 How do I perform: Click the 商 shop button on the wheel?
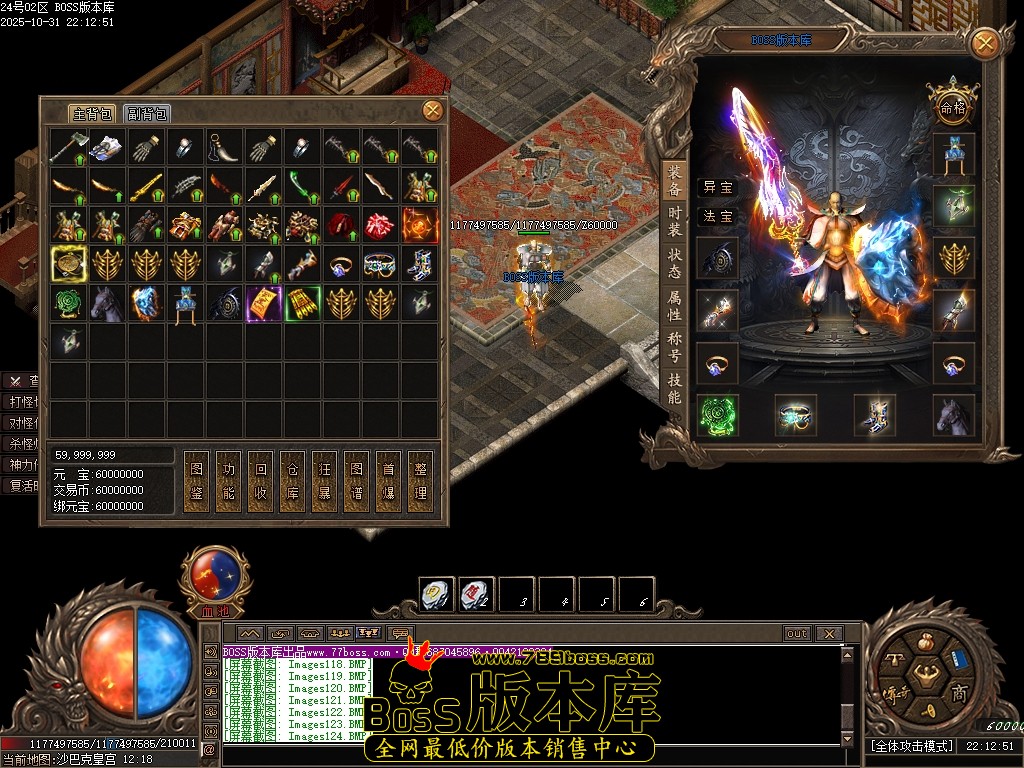click(x=958, y=694)
